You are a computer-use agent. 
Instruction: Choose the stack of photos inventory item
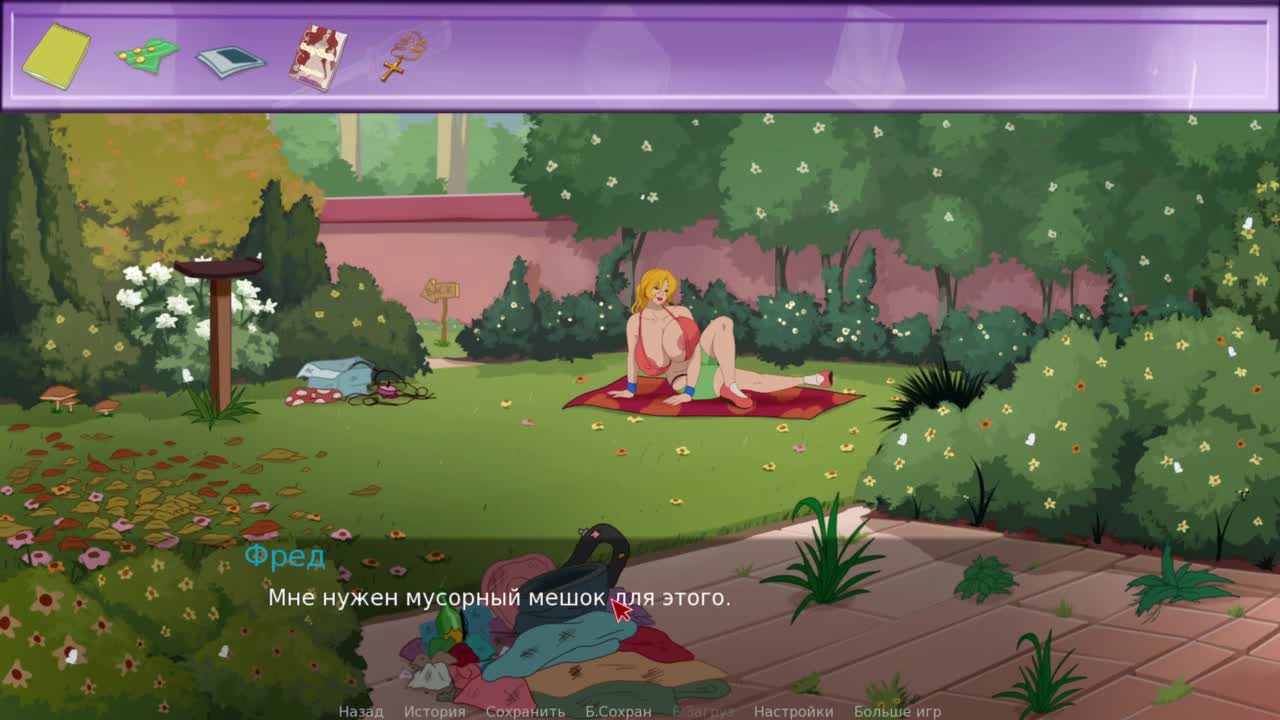click(231, 61)
